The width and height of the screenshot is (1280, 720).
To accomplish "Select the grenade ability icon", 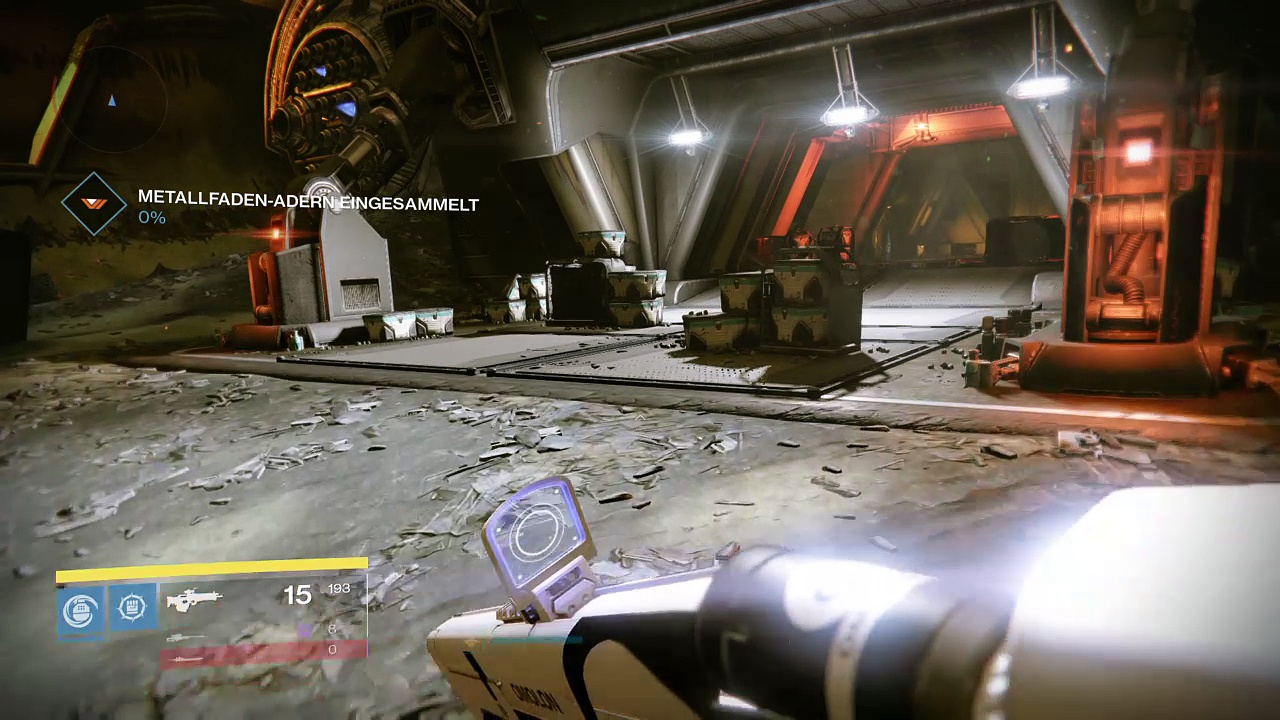I will point(81,609).
